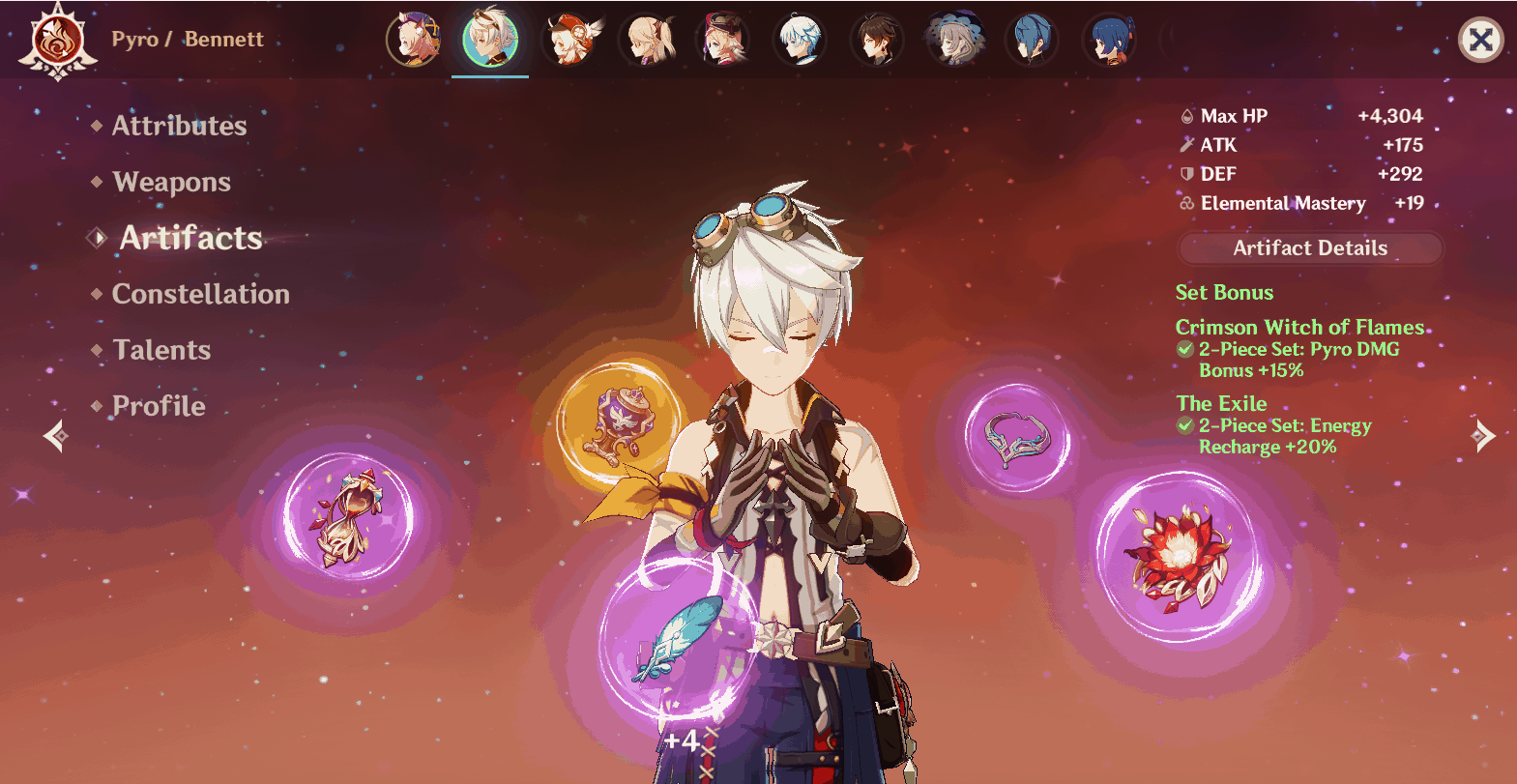Screen dimensions: 1517x784
Task: Select the Artifacts menu entry
Action: point(190,238)
